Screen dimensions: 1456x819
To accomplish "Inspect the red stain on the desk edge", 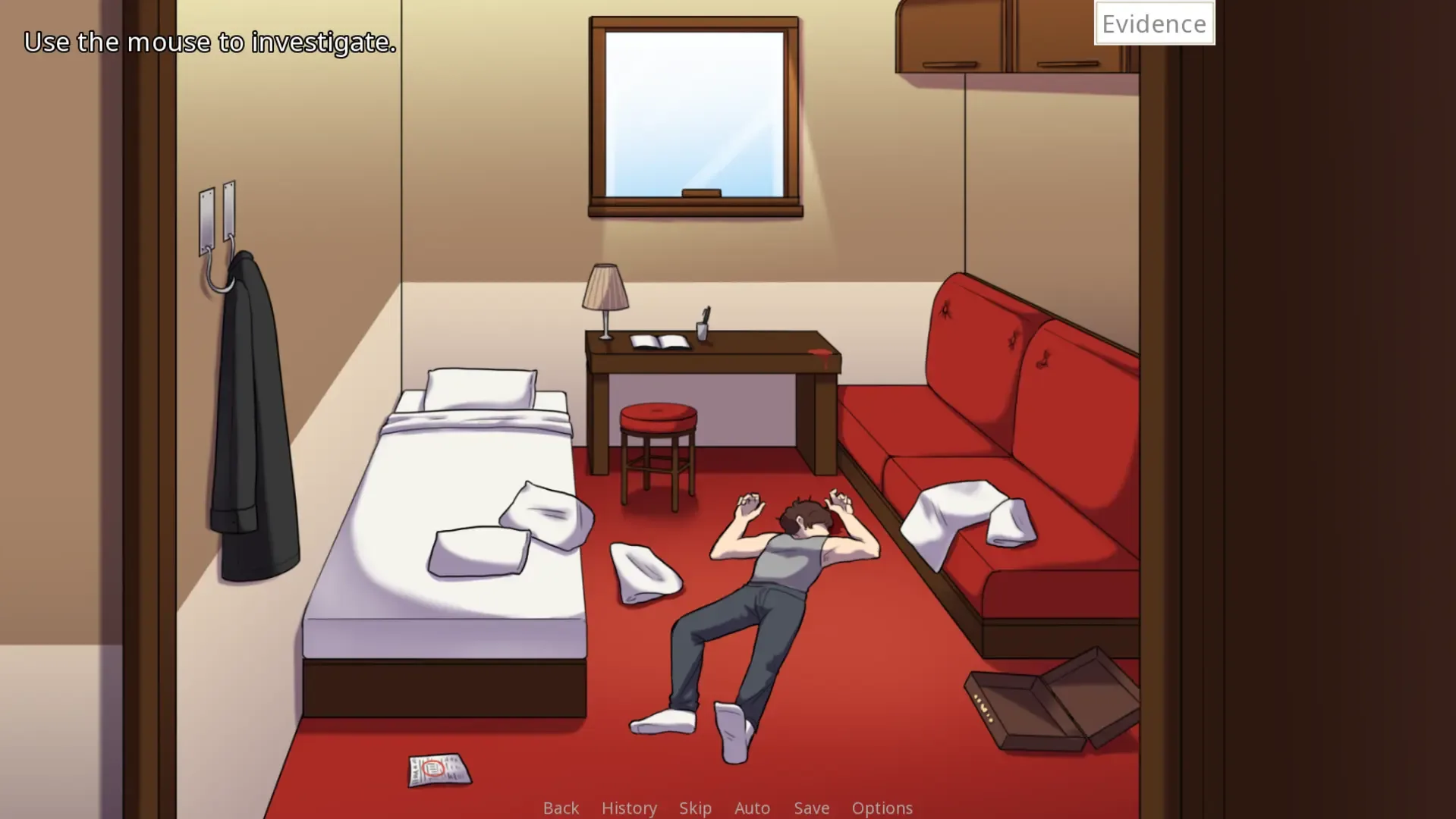I will point(819,350).
